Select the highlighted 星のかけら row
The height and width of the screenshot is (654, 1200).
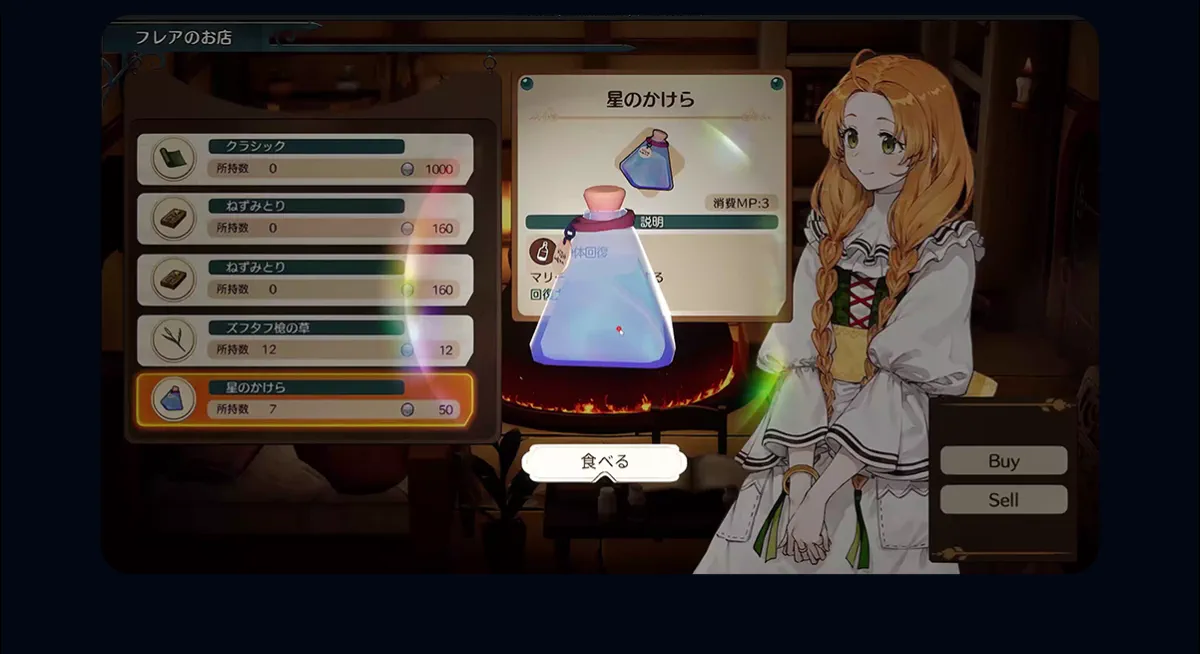304,399
